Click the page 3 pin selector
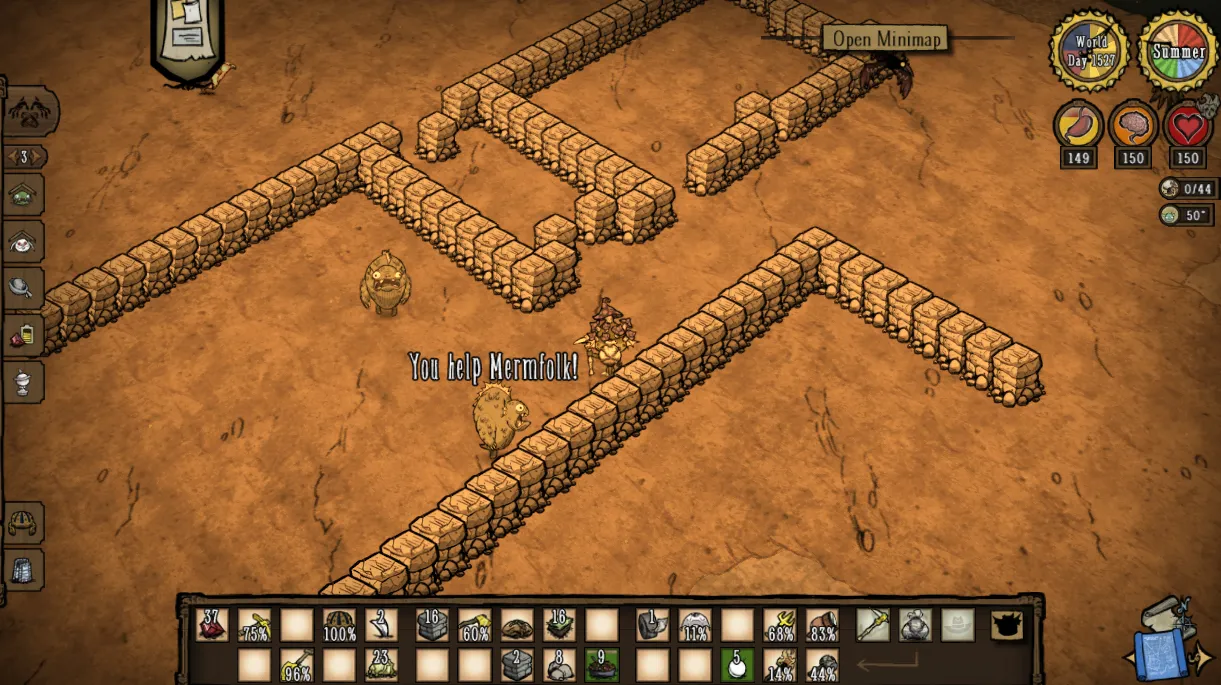Image resolution: width=1221 pixels, height=685 pixels. click(24, 157)
